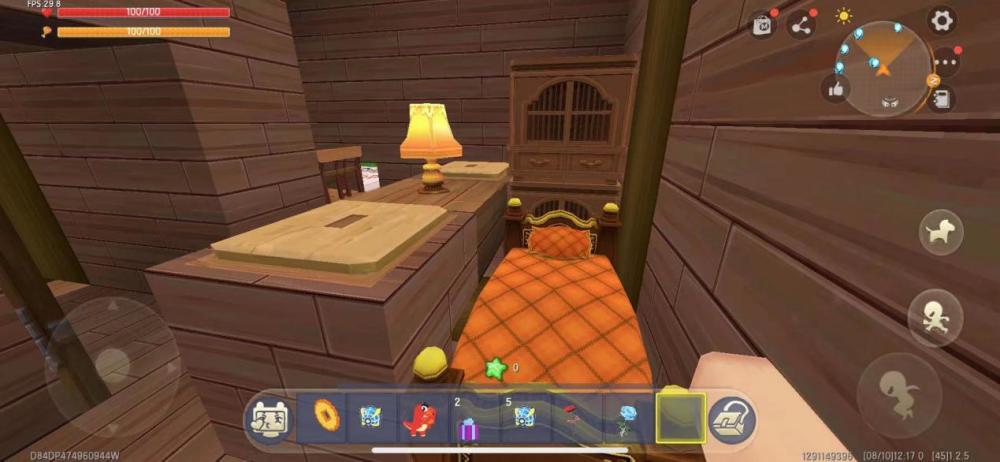Select the red dinosaur hotbar slot
Screen dimensions: 1000x462
(x=422, y=418)
